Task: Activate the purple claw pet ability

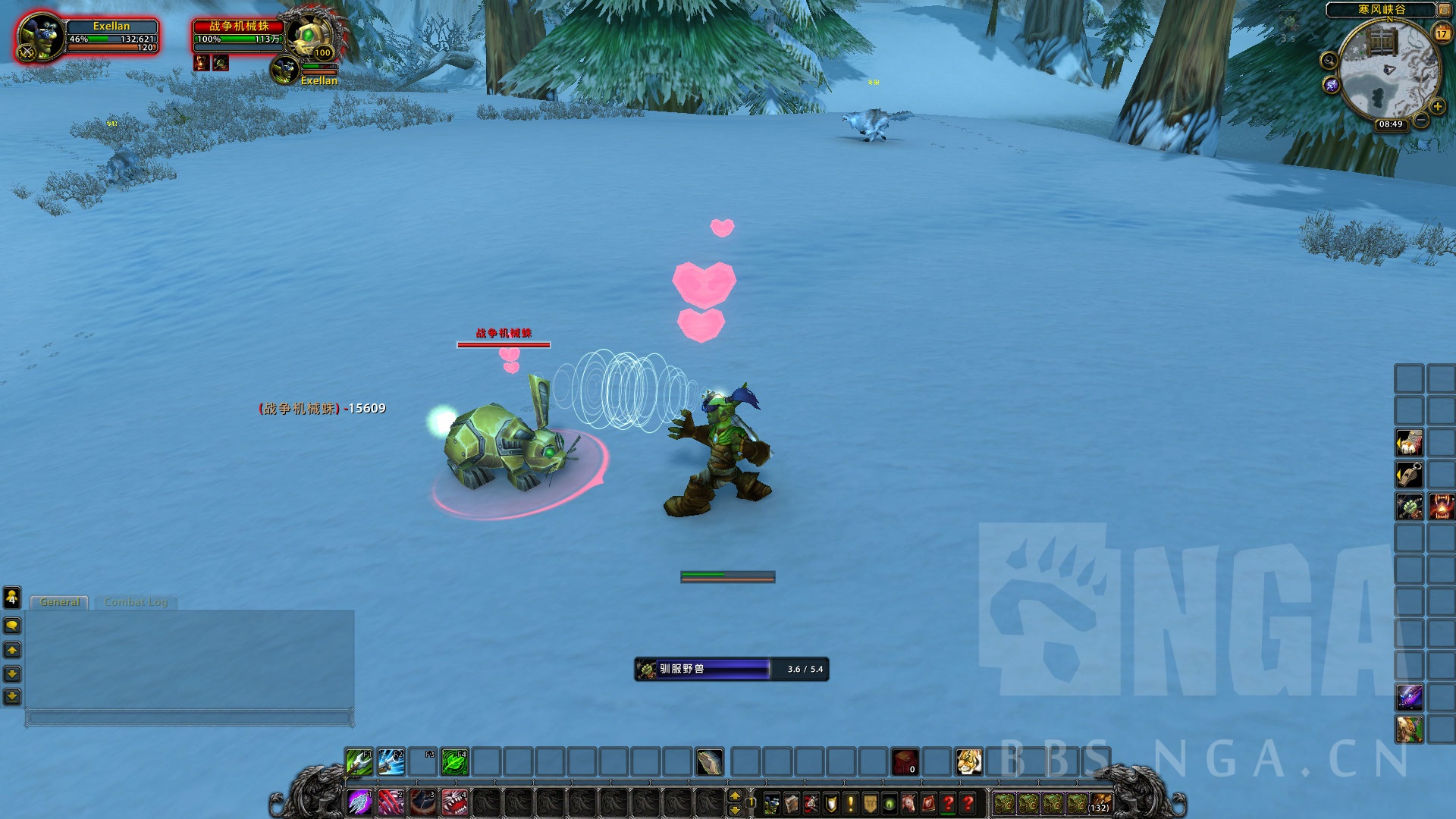Action: [359, 802]
